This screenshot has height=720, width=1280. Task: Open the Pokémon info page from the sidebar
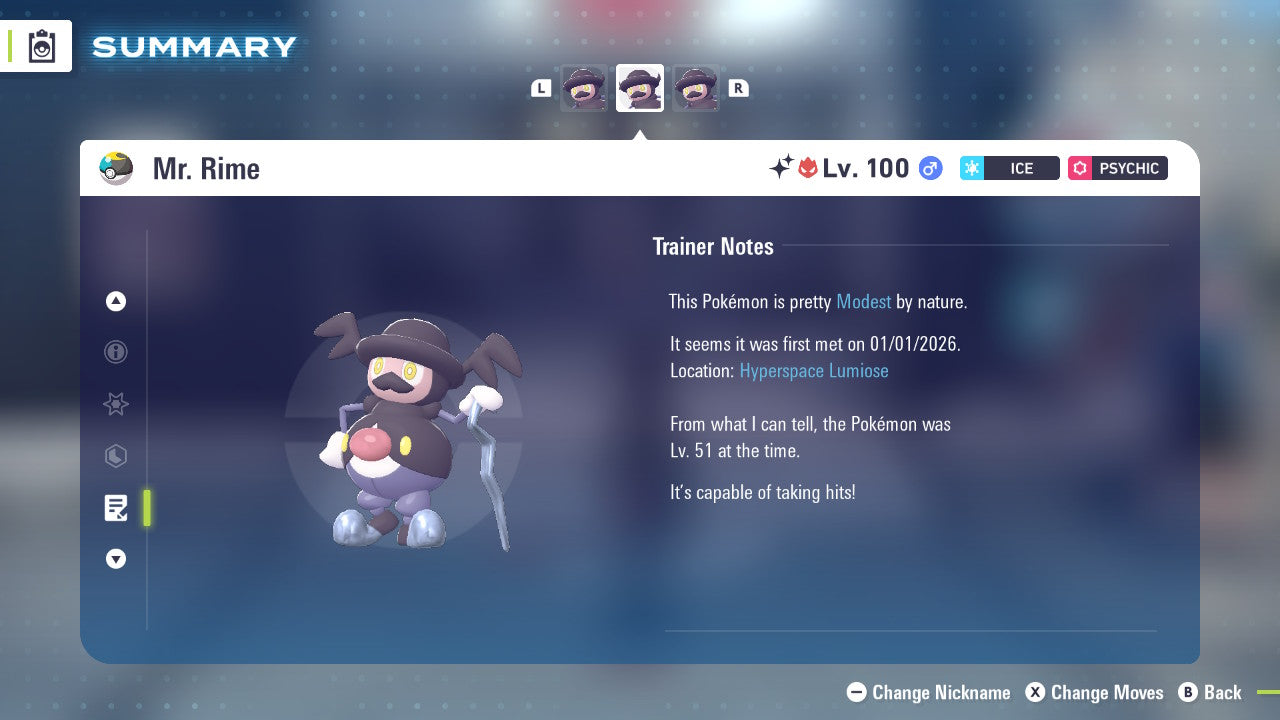(x=116, y=353)
